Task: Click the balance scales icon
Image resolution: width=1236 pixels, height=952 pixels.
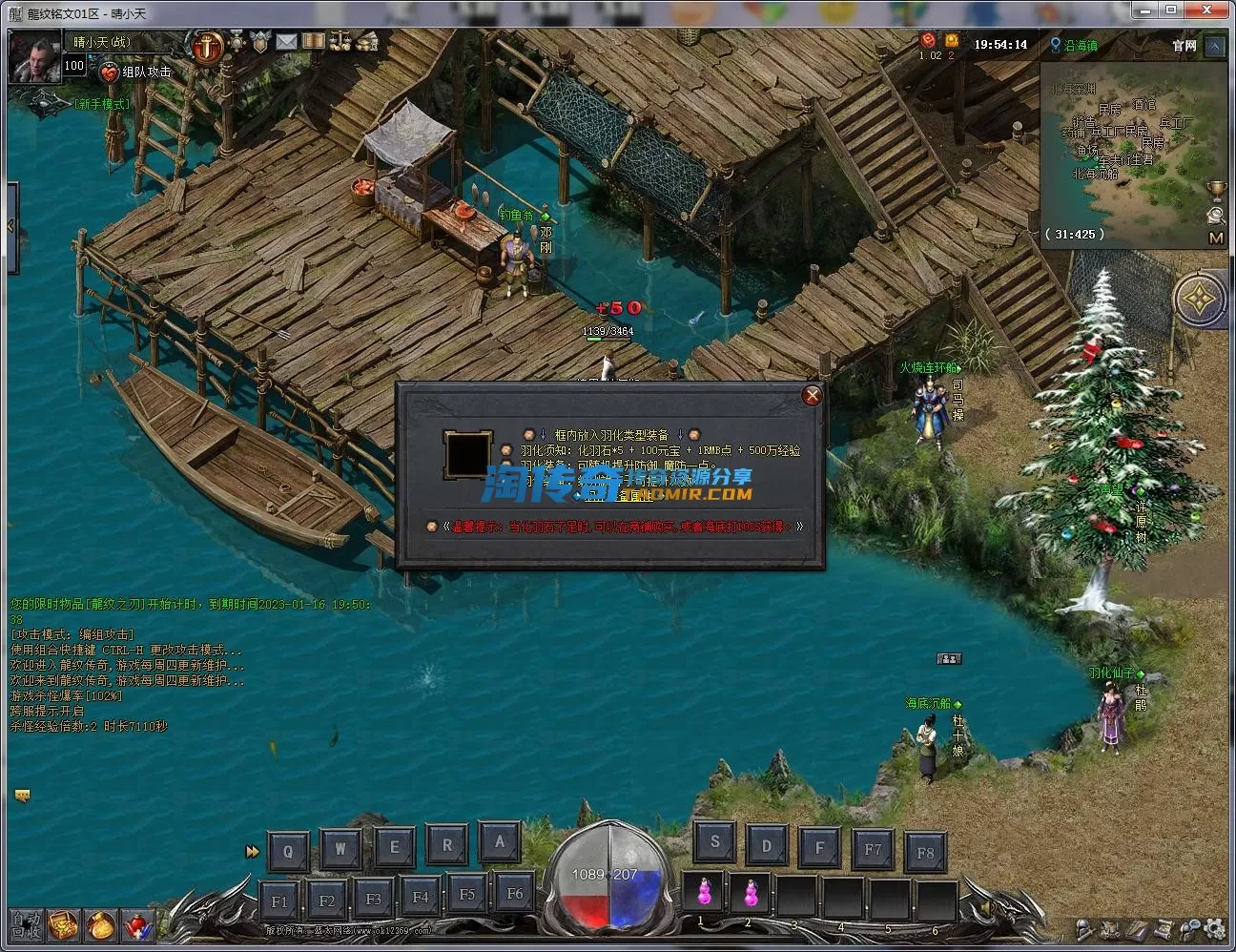Action: (340, 42)
